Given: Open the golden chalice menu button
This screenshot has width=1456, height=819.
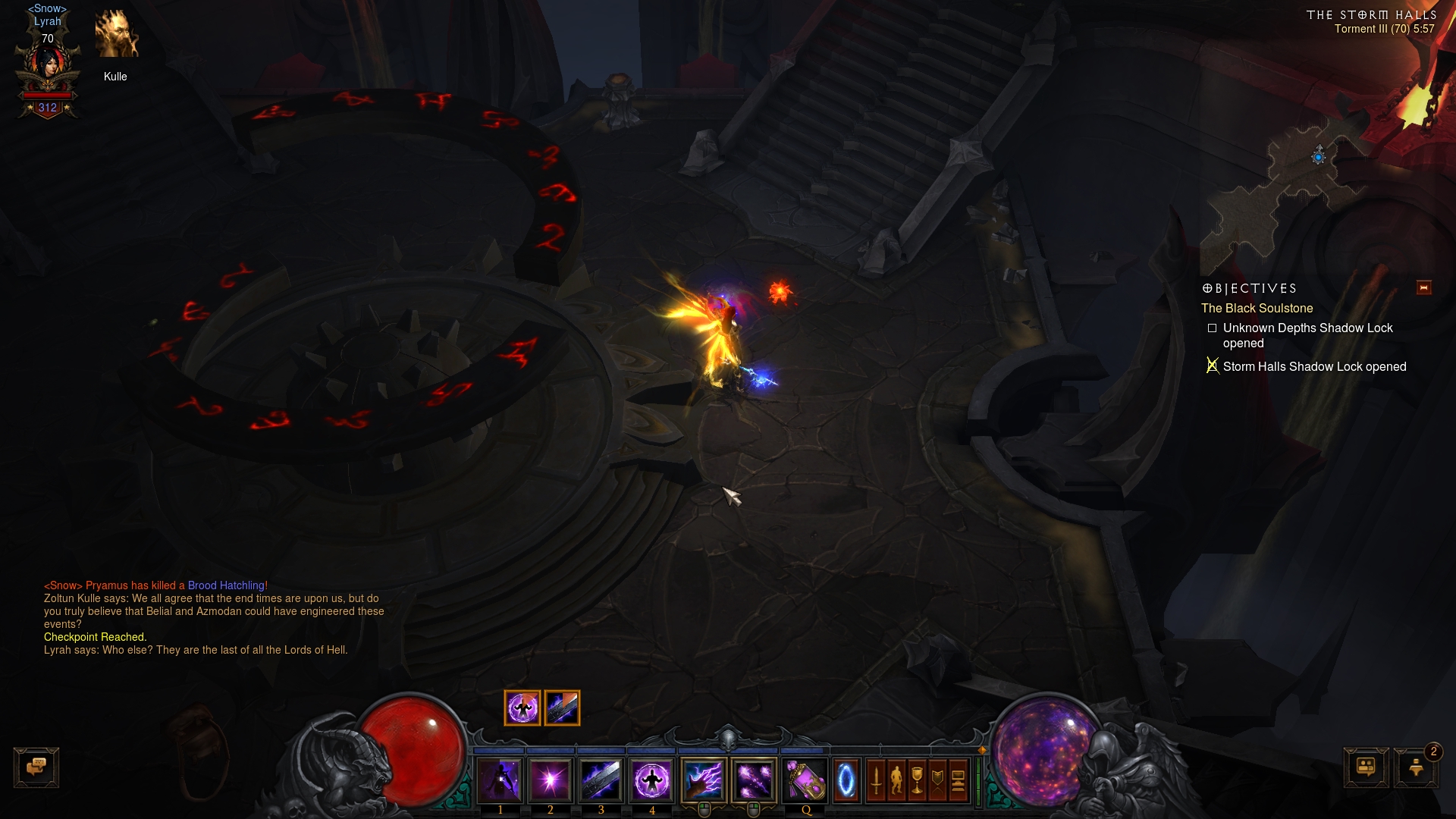Looking at the screenshot, I should [917, 780].
